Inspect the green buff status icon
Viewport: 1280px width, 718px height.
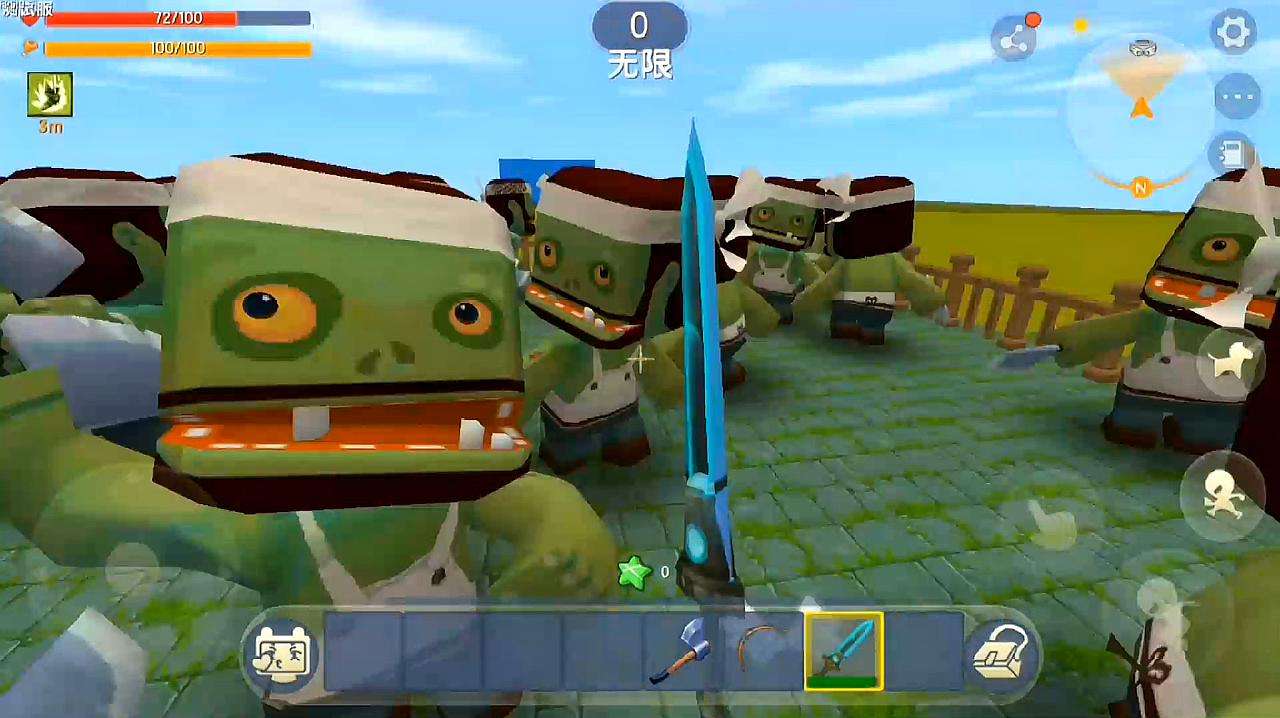[x=49, y=94]
